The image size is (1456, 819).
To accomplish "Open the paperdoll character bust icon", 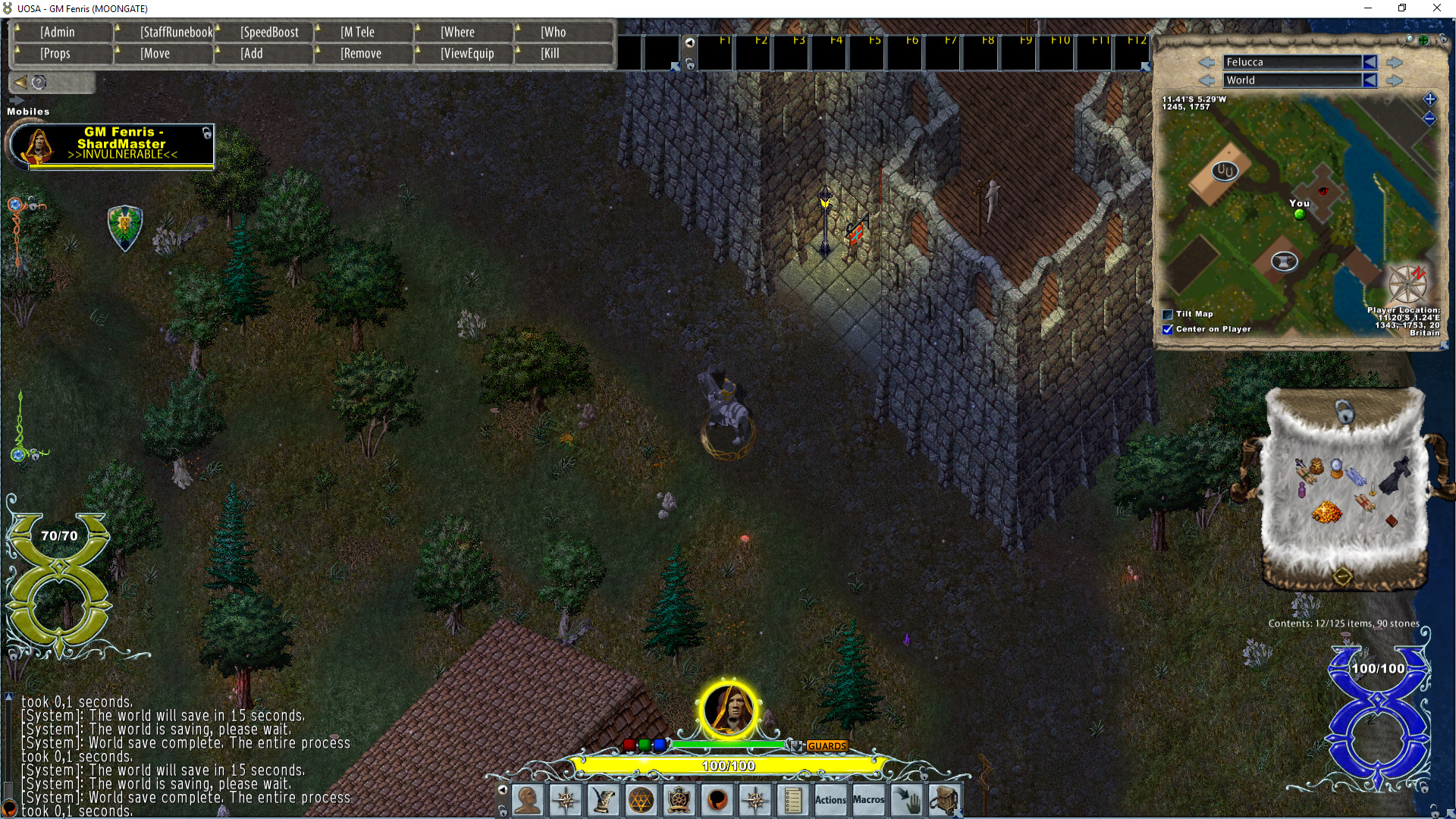I will pyautogui.click(x=529, y=800).
